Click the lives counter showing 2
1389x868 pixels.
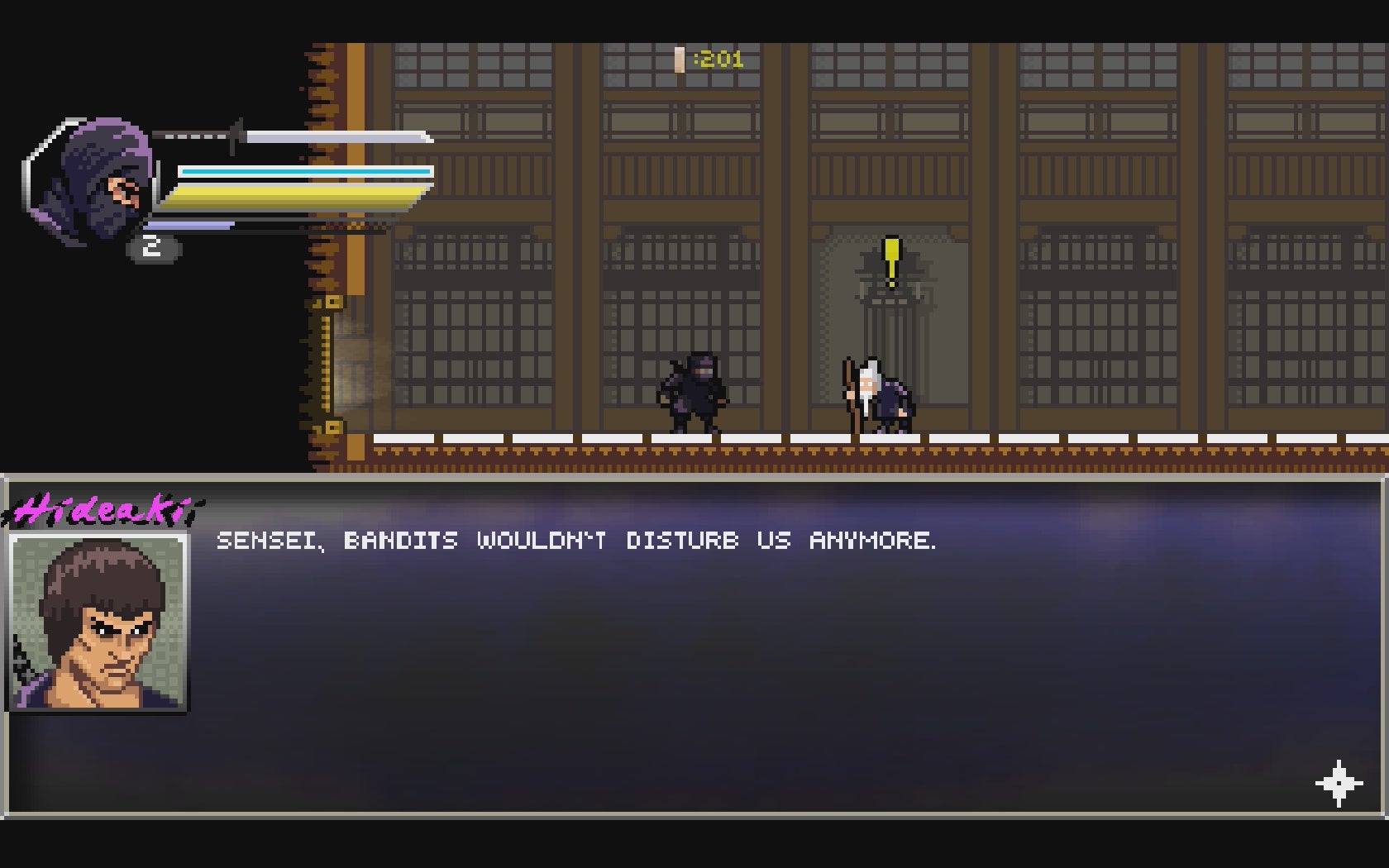coord(151,245)
